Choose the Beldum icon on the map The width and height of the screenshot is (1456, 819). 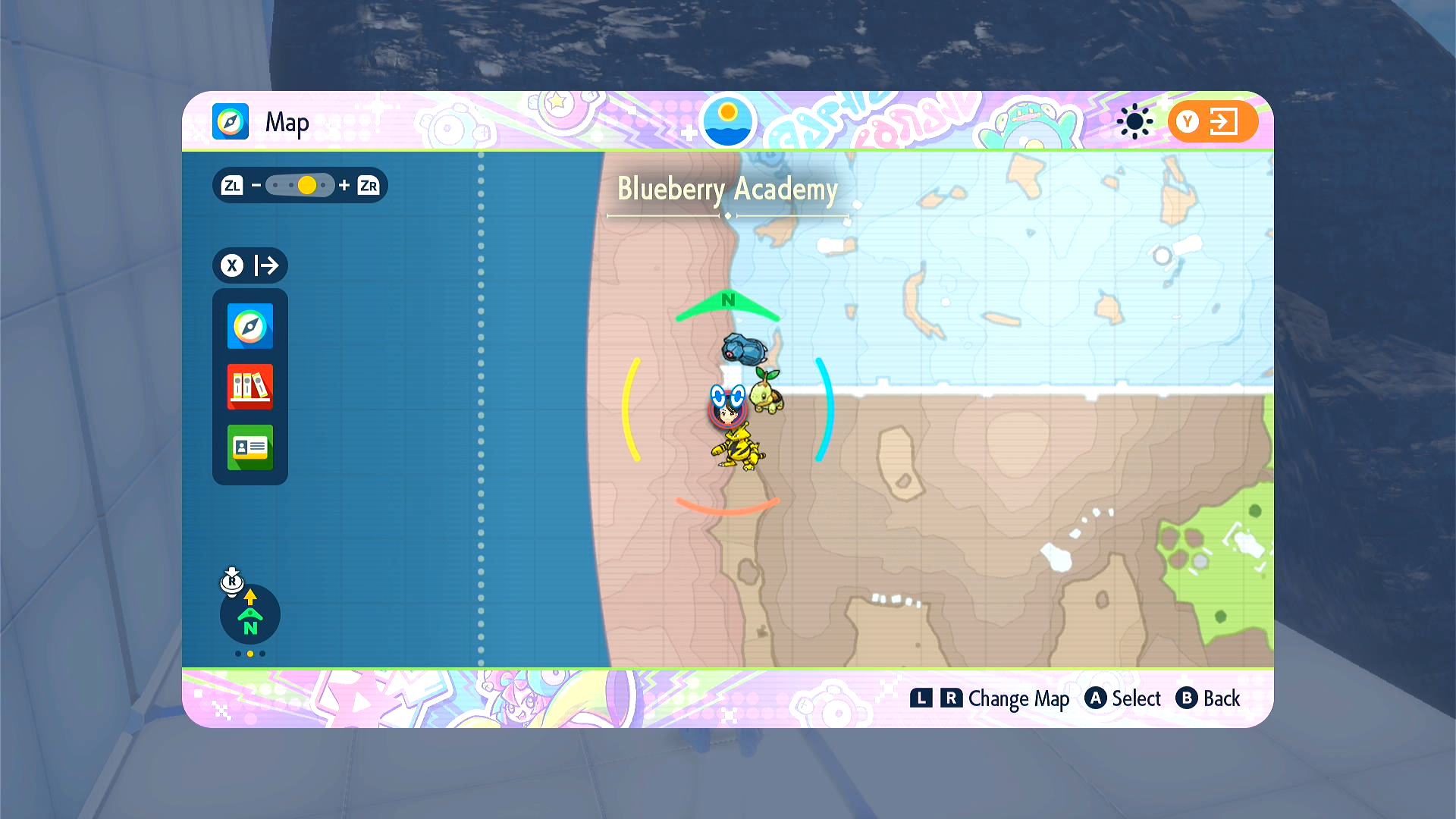744,350
